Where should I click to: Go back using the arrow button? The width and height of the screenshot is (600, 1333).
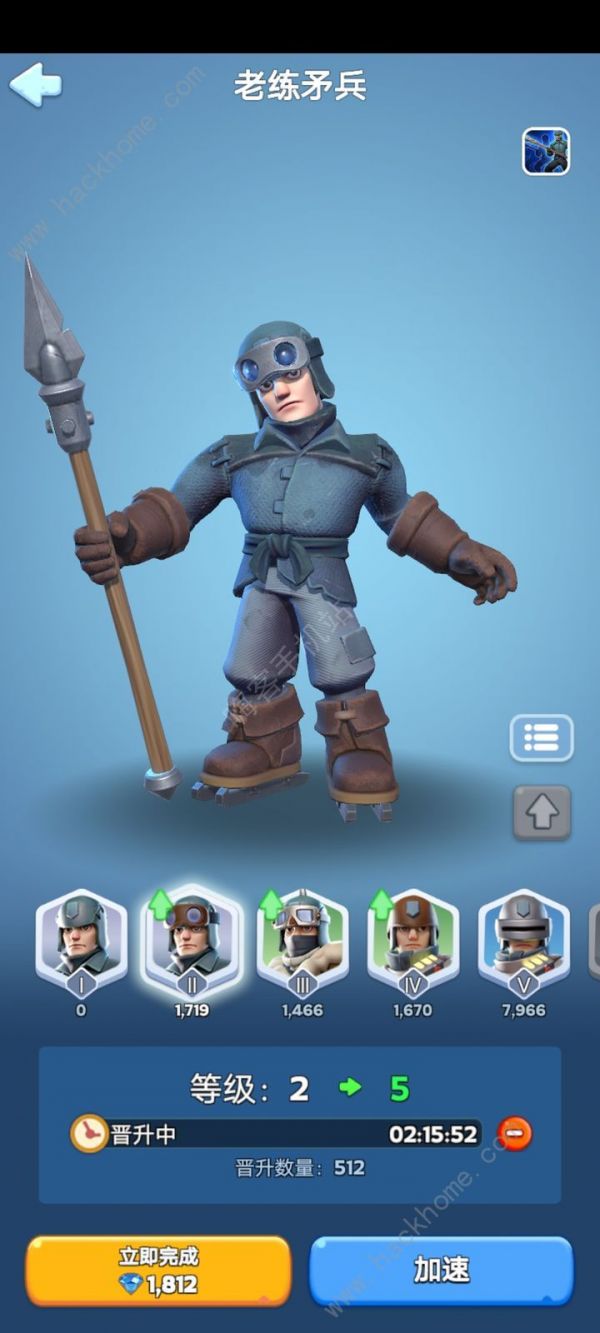36,85
